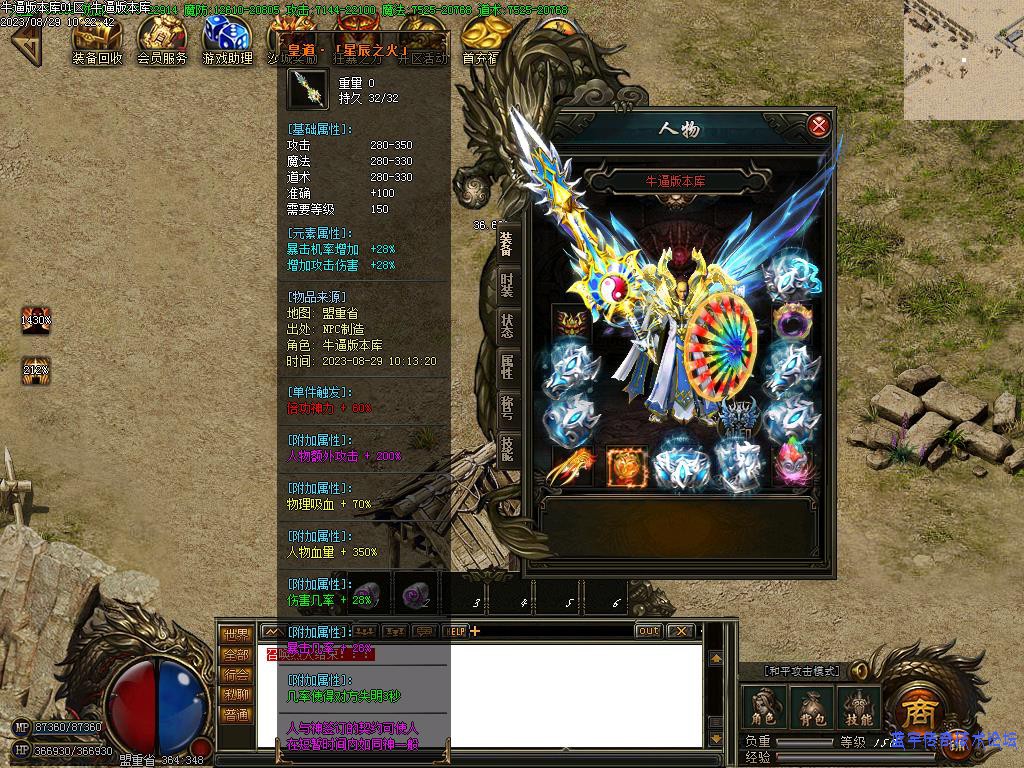Select the 世界 world chat channel
1024x768 pixels.
[x=236, y=634]
